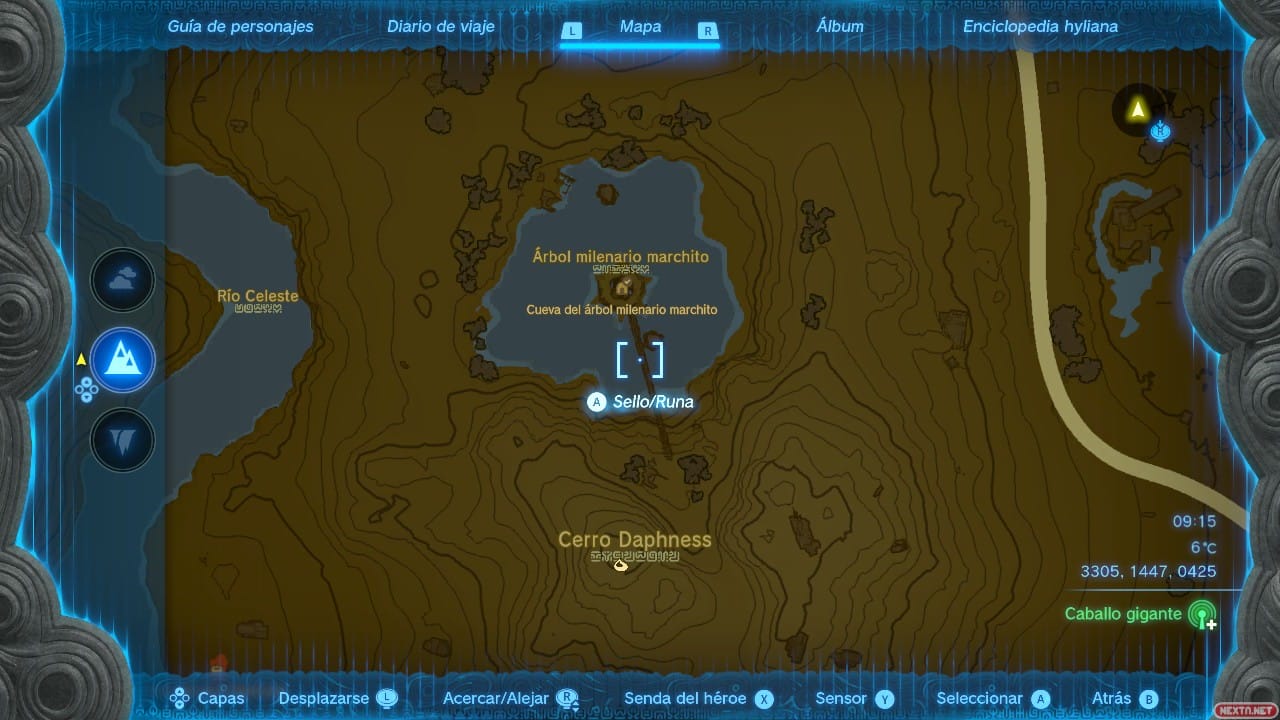Choose the surface layer mountain icon
1280x720 pixels.
coord(123,360)
